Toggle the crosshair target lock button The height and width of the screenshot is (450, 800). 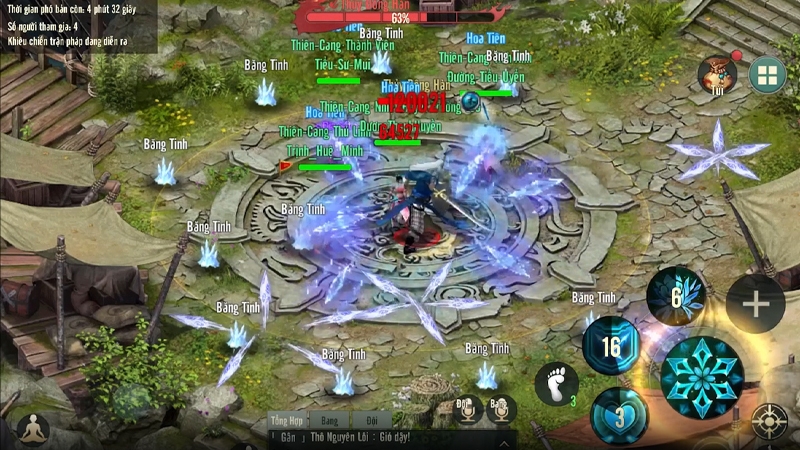pos(769,420)
